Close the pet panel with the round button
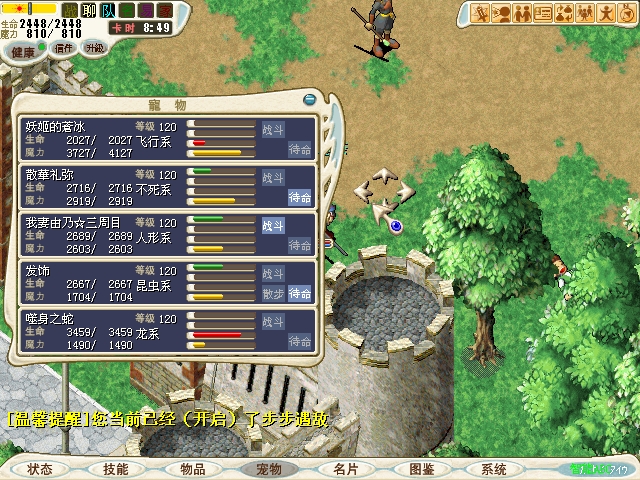The height and width of the screenshot is (480, 640). coord(310,100)
